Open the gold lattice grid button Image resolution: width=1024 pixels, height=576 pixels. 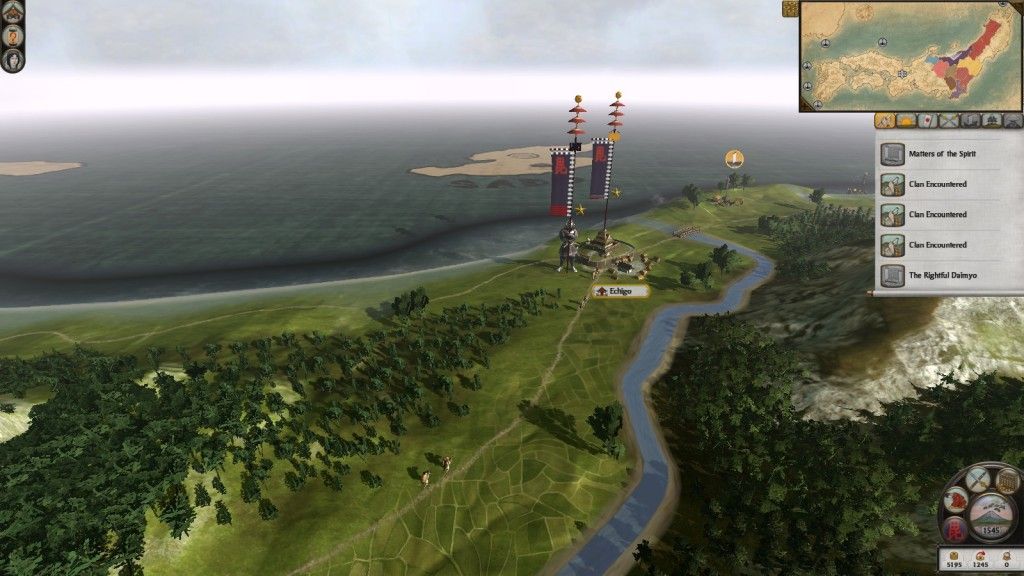pos(1006,482)
